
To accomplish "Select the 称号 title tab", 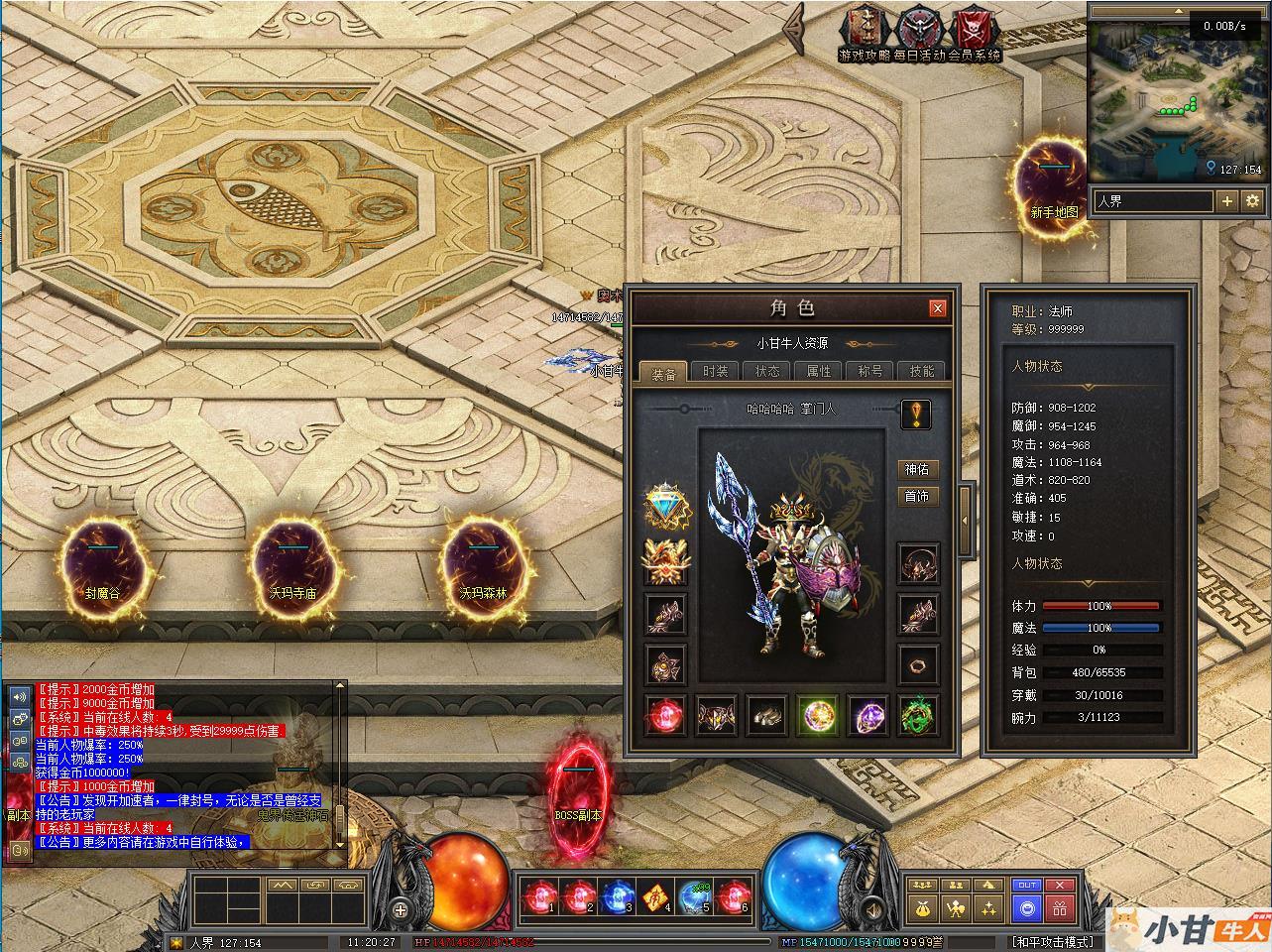I will [869, 371].
